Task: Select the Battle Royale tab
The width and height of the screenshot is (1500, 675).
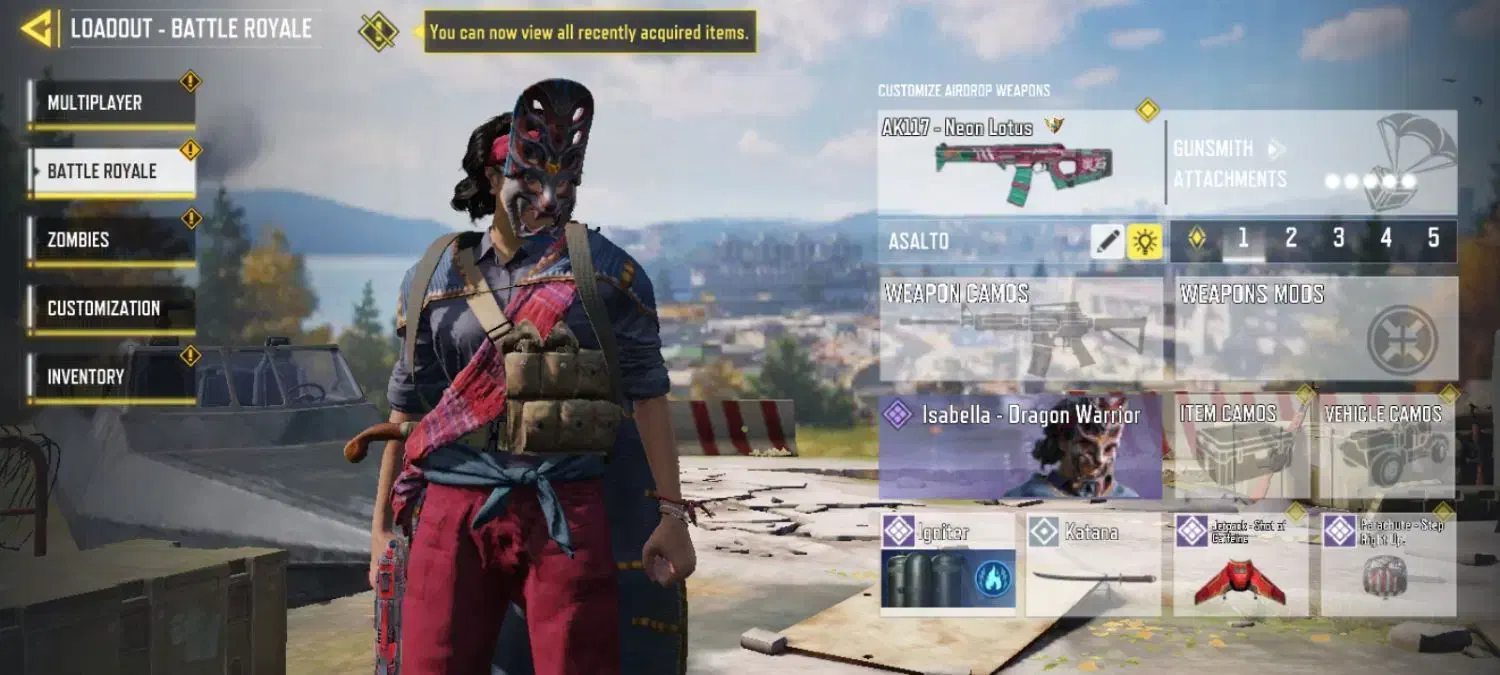Action: pos(111,171)
